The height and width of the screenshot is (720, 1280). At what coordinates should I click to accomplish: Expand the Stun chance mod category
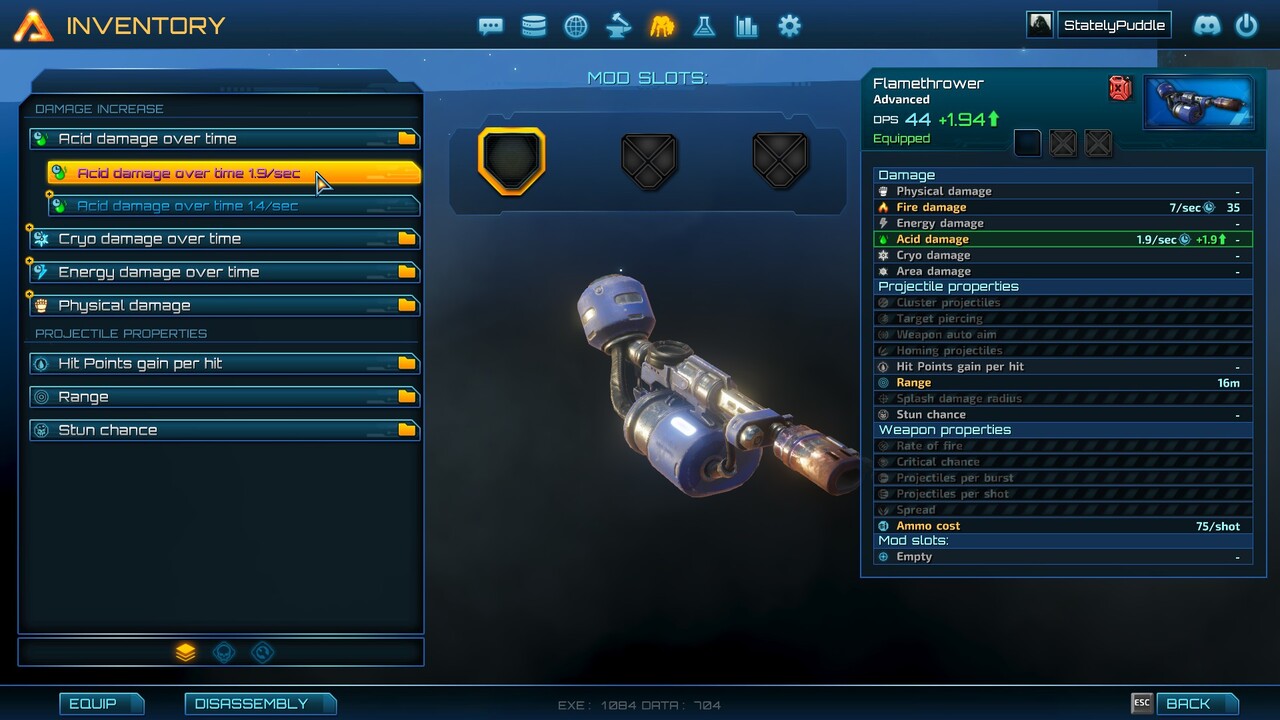tap(224, 430)
